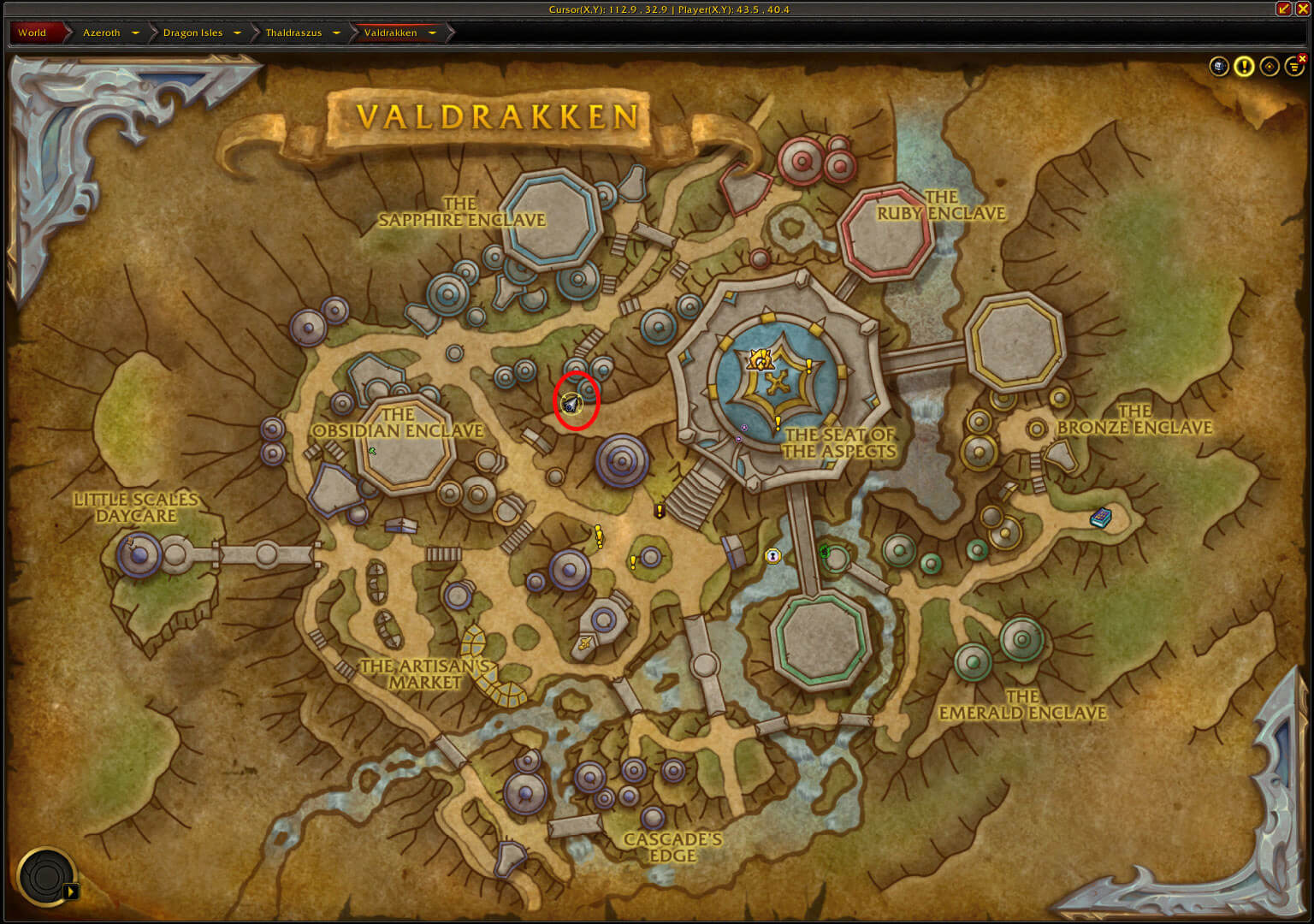
Task: Click the keyhole marker near Seat of the Aspects
Action: [x=772, y=556]
